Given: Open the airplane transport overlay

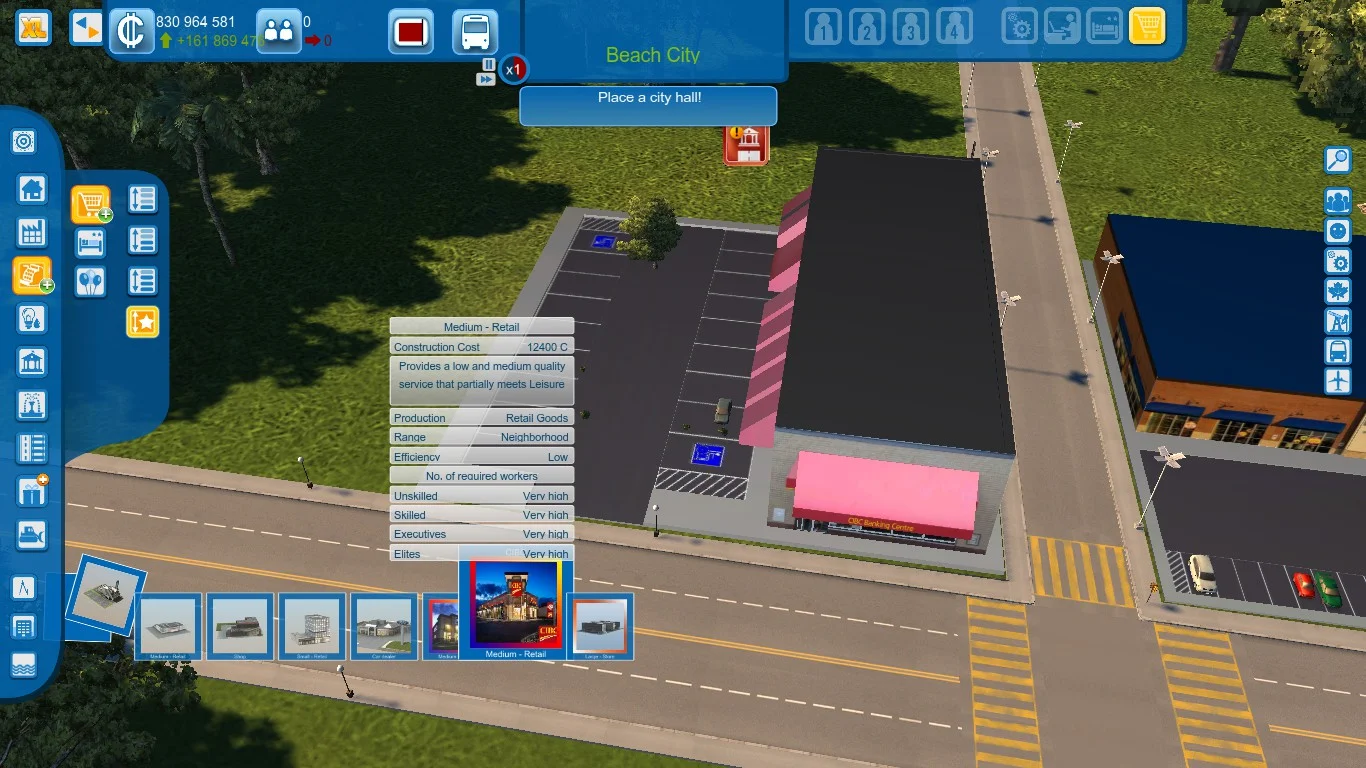Looking at the screenshot, I should point(1337,381).
